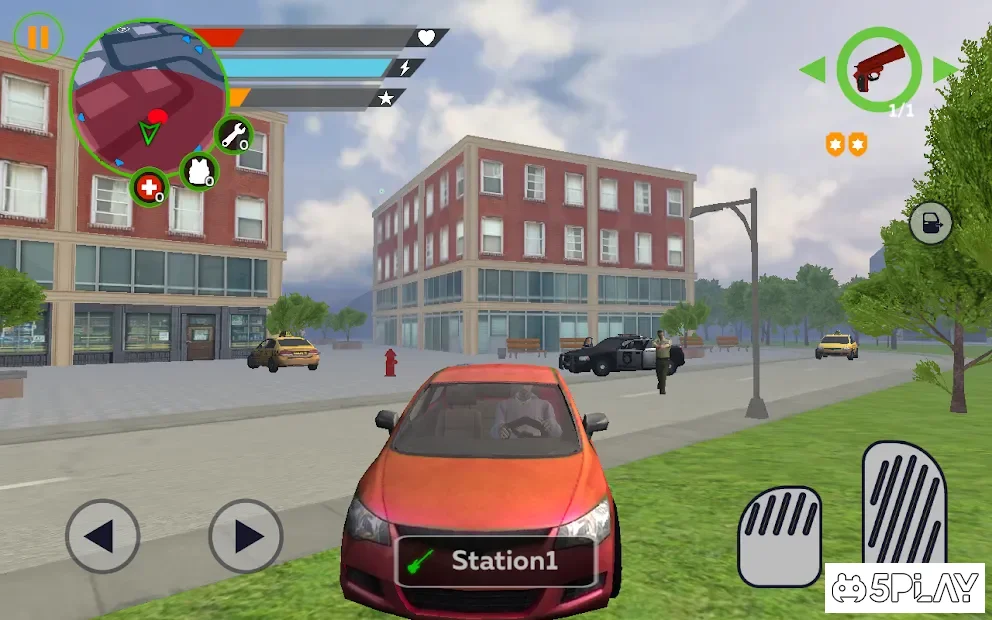Pause the game with the orange pause button
This screenshot has height=620, width=992.
[x=38, y=38]
